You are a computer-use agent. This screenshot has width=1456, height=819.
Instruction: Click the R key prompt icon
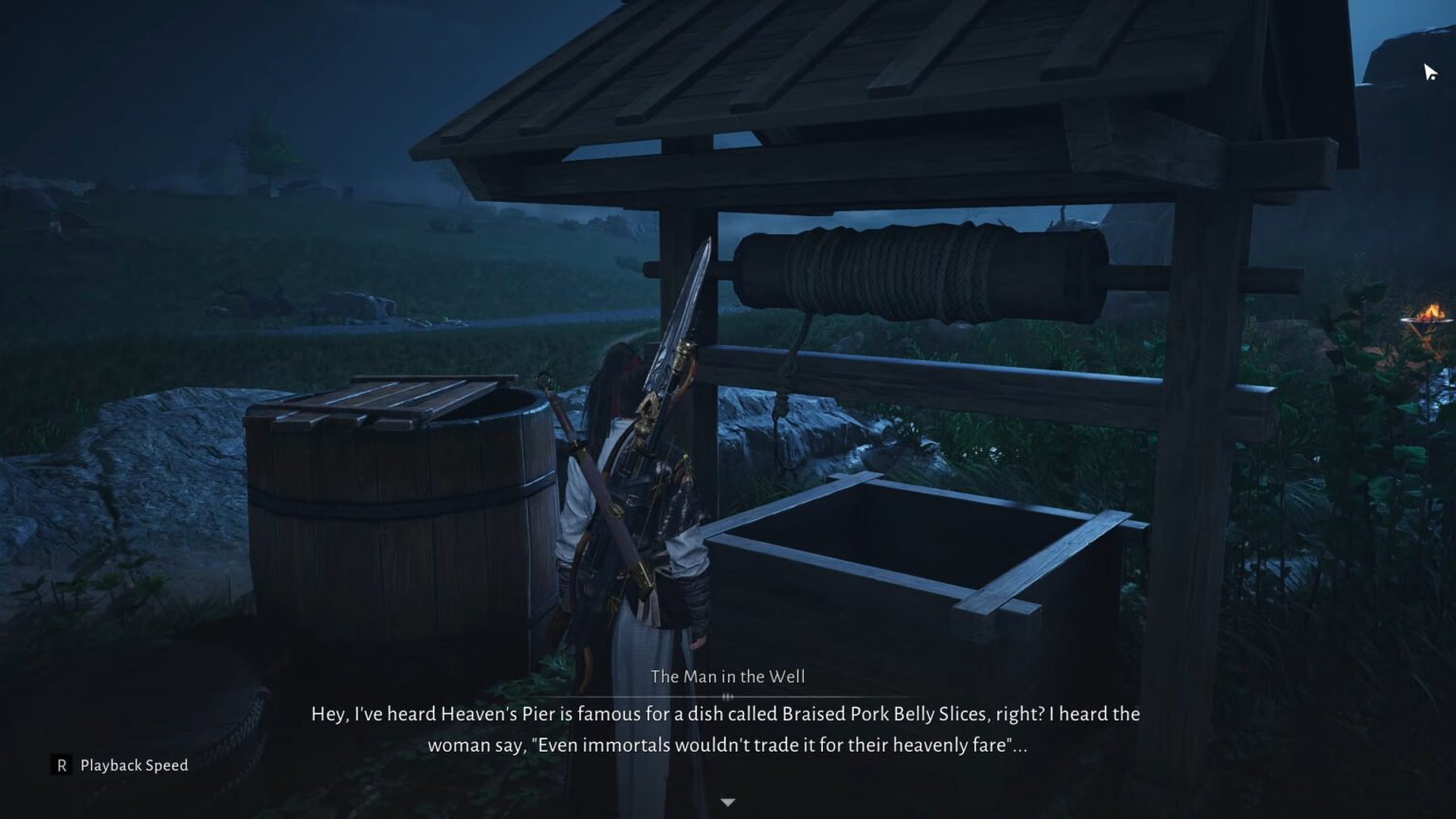click(x=60, y=765)
